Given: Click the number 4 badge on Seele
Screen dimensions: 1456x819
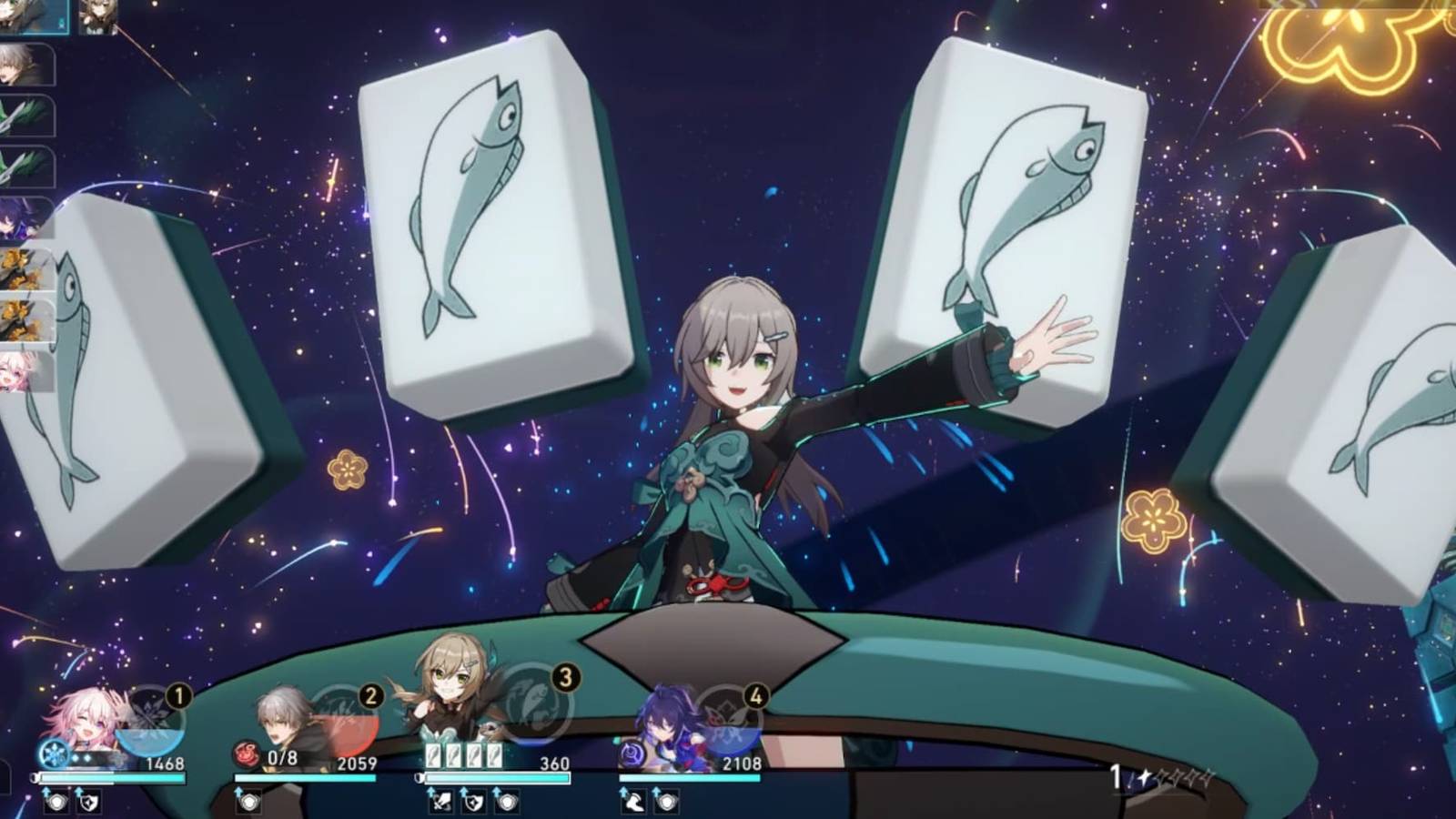Looking at the screenshot, I should click(755, 695).
